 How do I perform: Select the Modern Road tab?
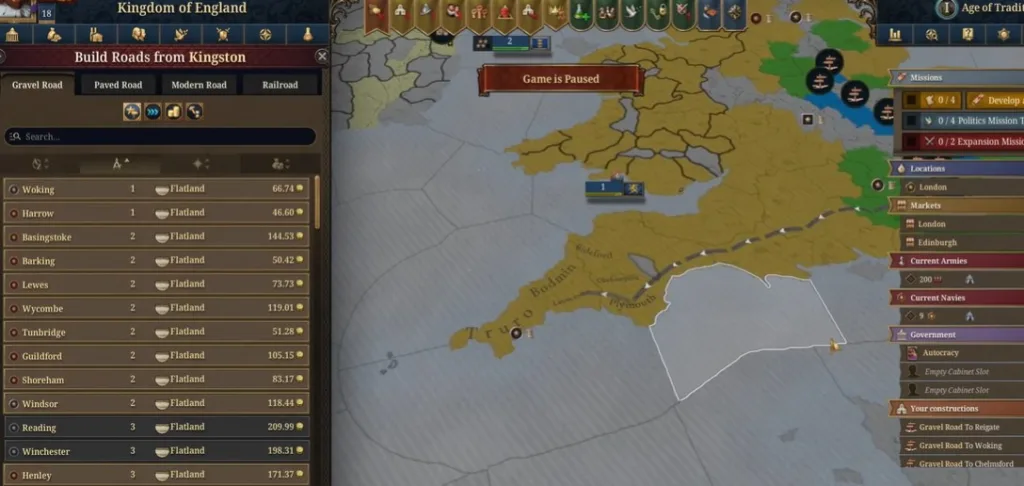click(x=198, y=85)
